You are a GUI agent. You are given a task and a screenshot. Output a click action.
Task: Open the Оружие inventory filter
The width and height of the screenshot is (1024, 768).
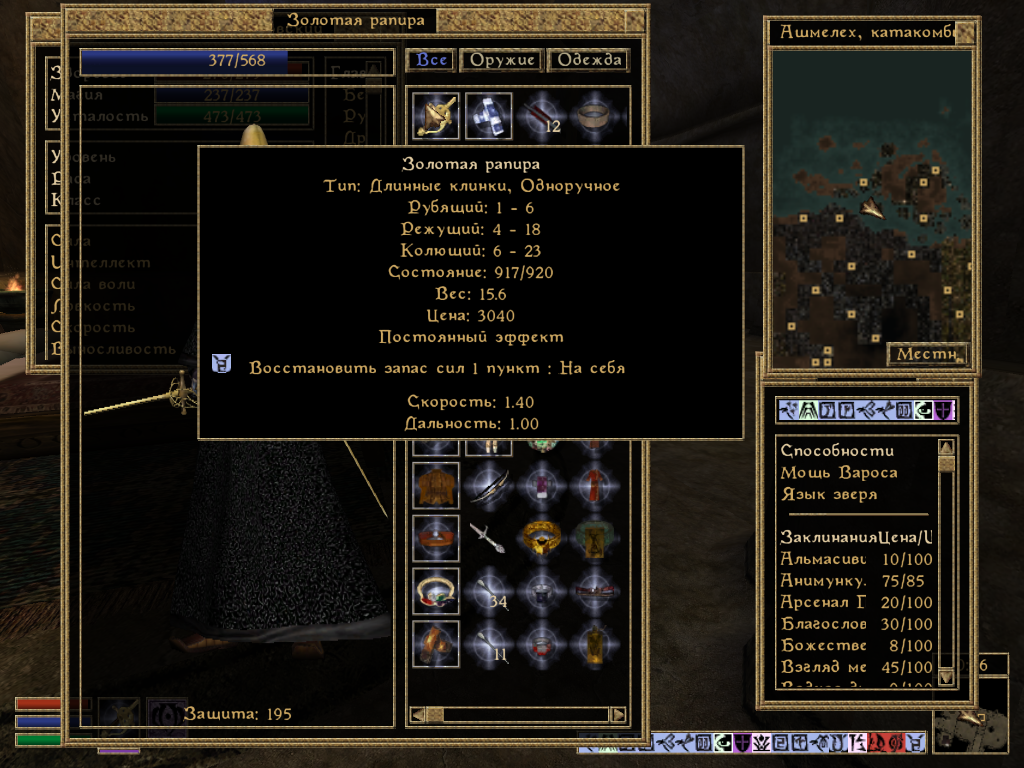pyautogui.click(x=500, y=60)
